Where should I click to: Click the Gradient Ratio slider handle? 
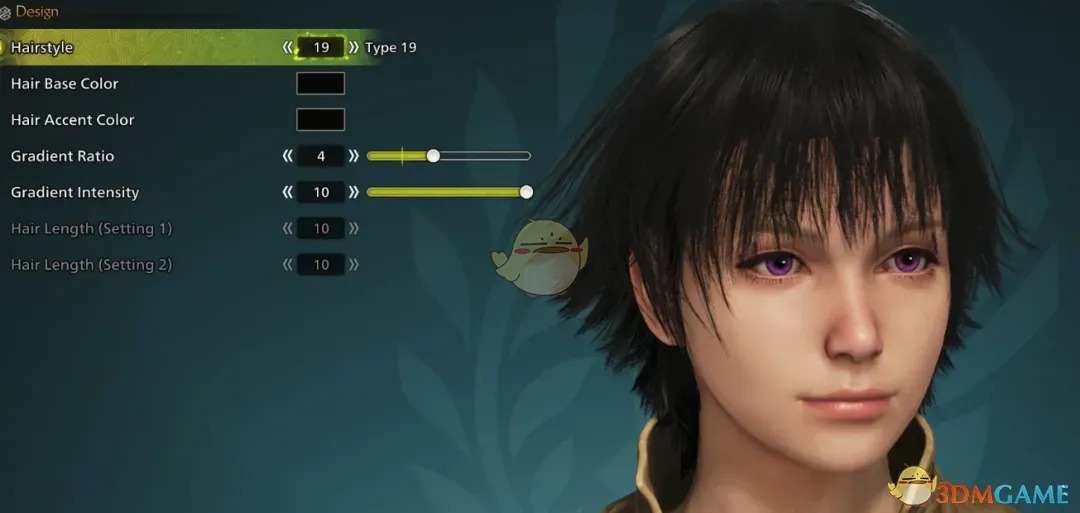pos(433,156)
